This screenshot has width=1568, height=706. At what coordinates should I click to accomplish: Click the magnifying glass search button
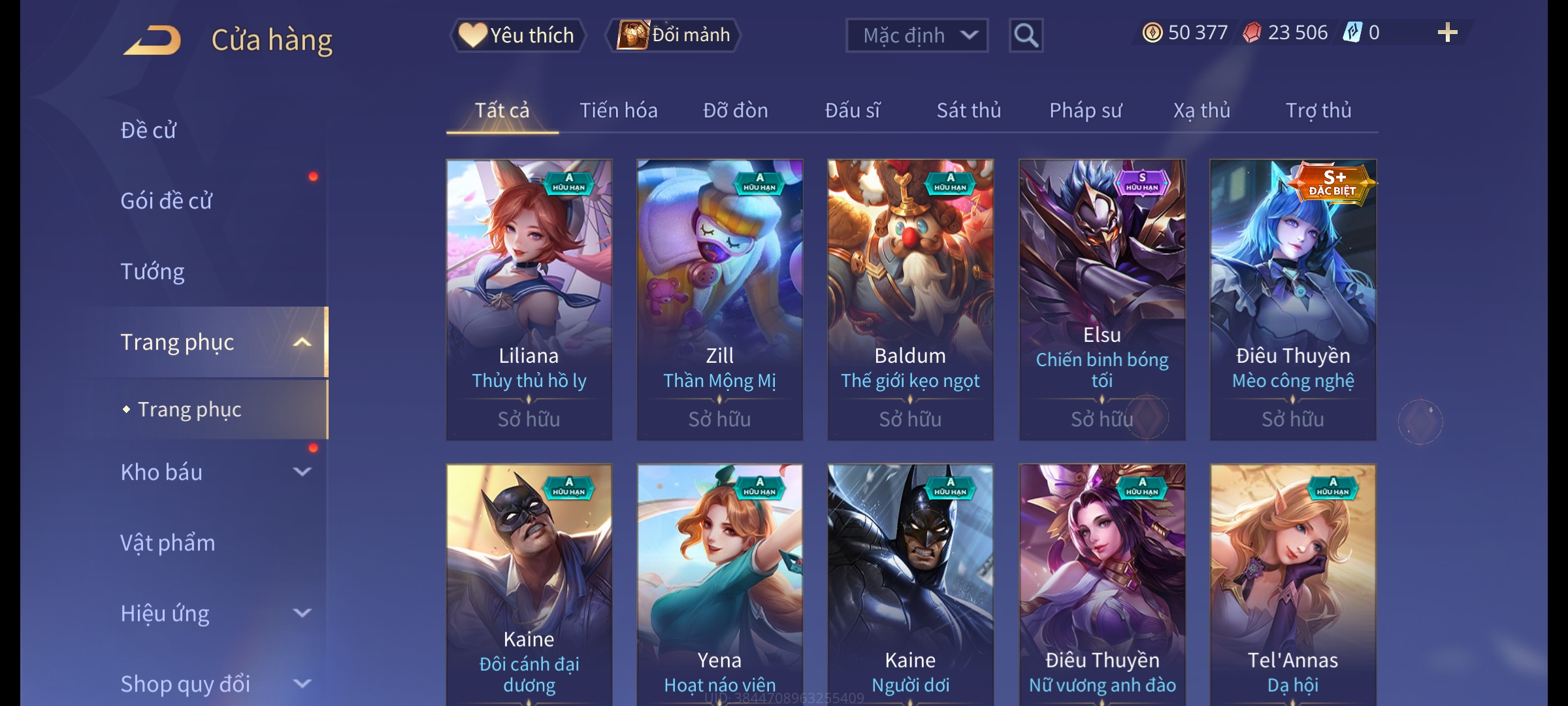1026,35
